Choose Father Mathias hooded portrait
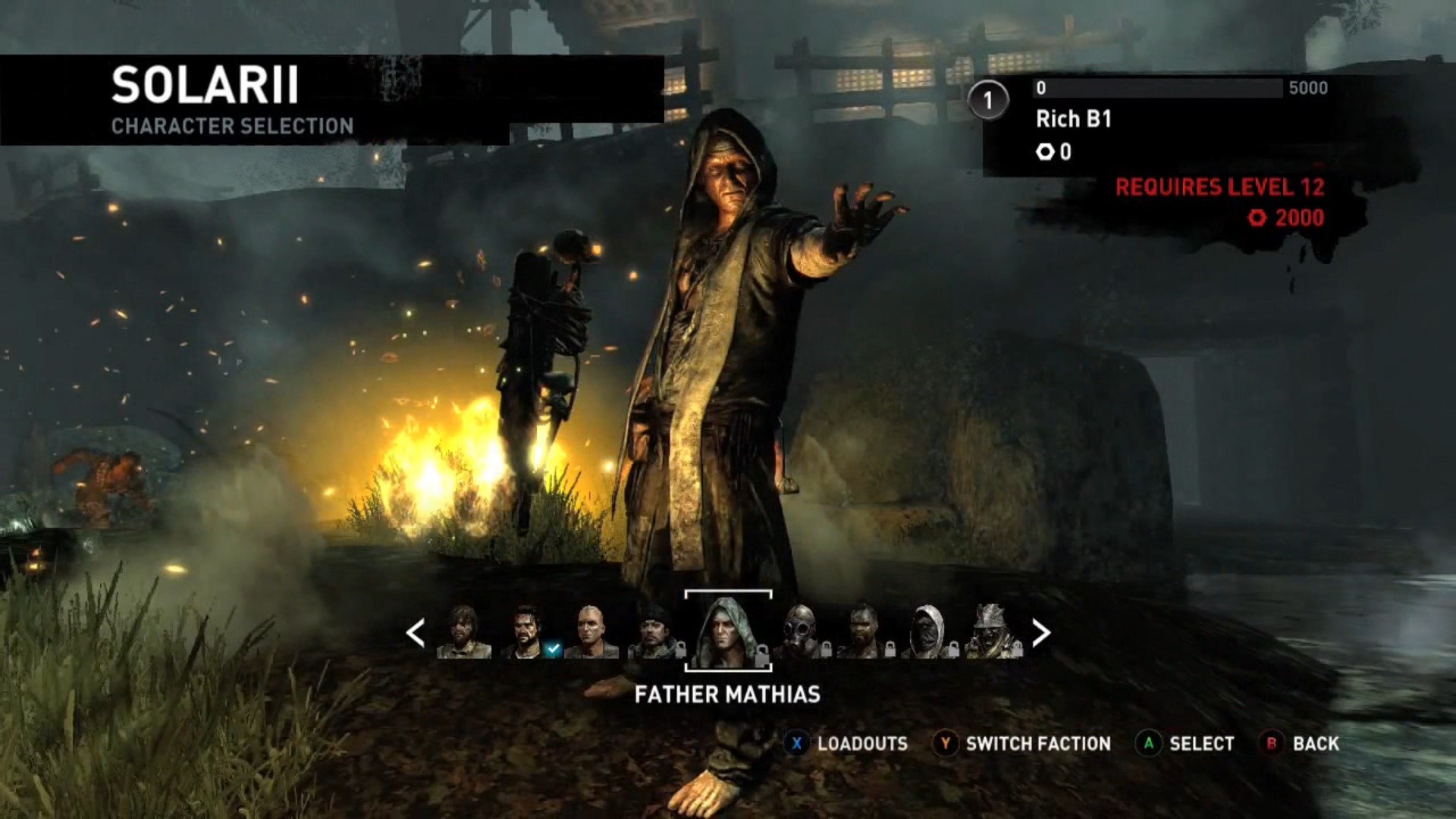Viewport: 1456px width, 819px height. point(727,632)
